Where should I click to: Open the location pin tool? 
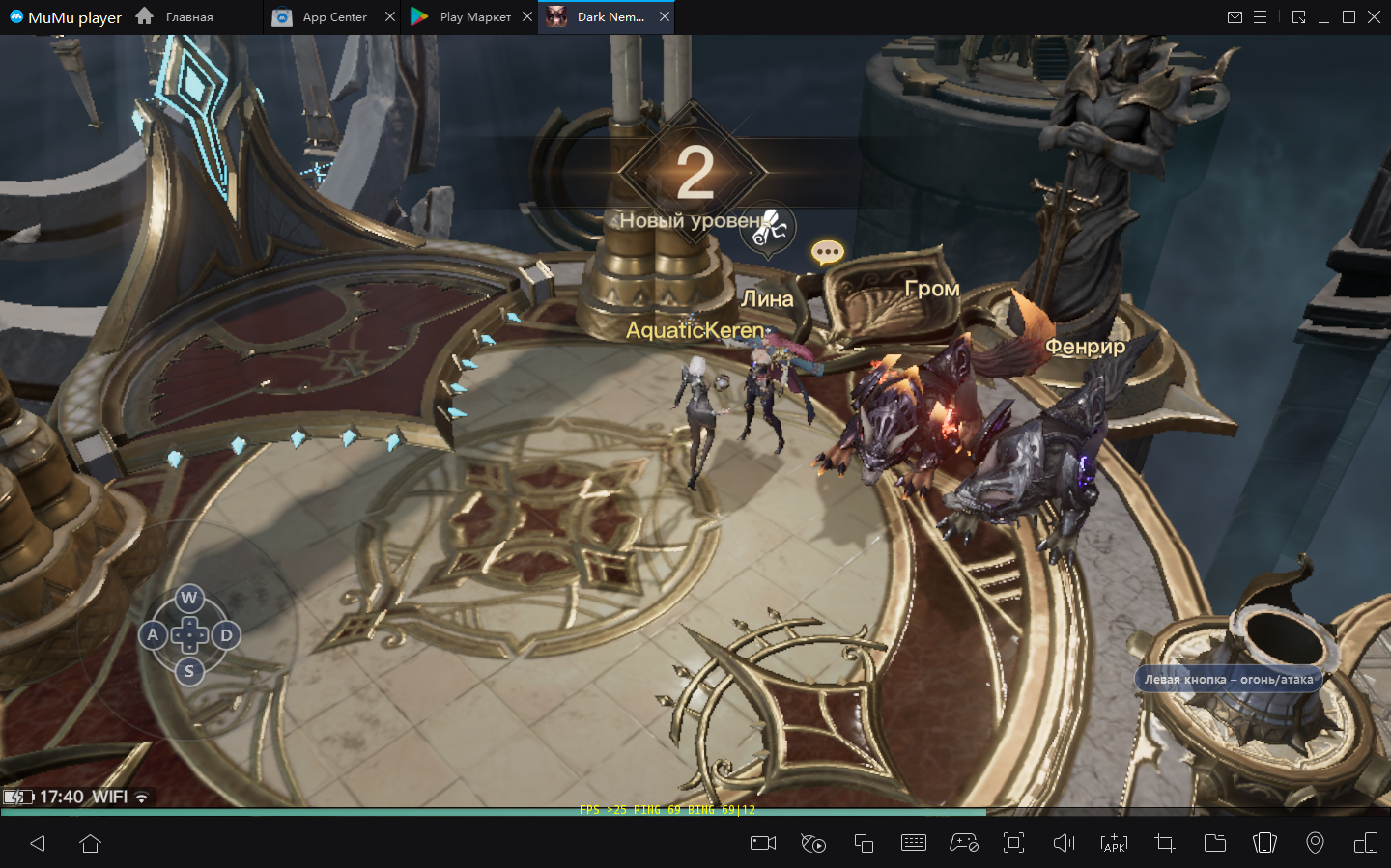1315,843
